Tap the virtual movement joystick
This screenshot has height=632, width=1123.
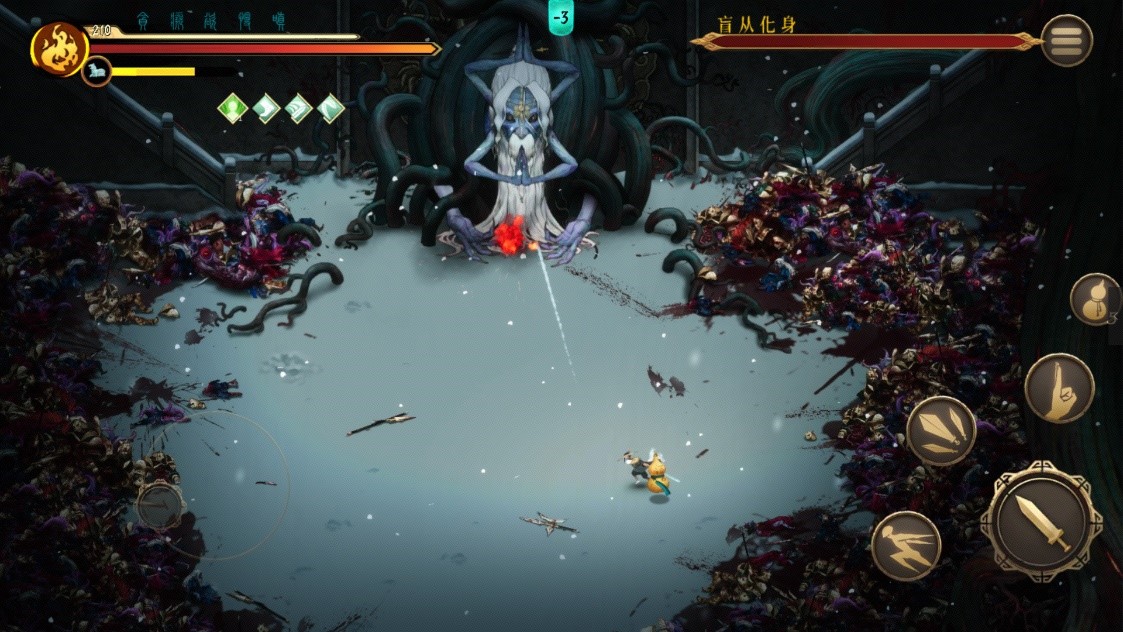click(160, 505)
